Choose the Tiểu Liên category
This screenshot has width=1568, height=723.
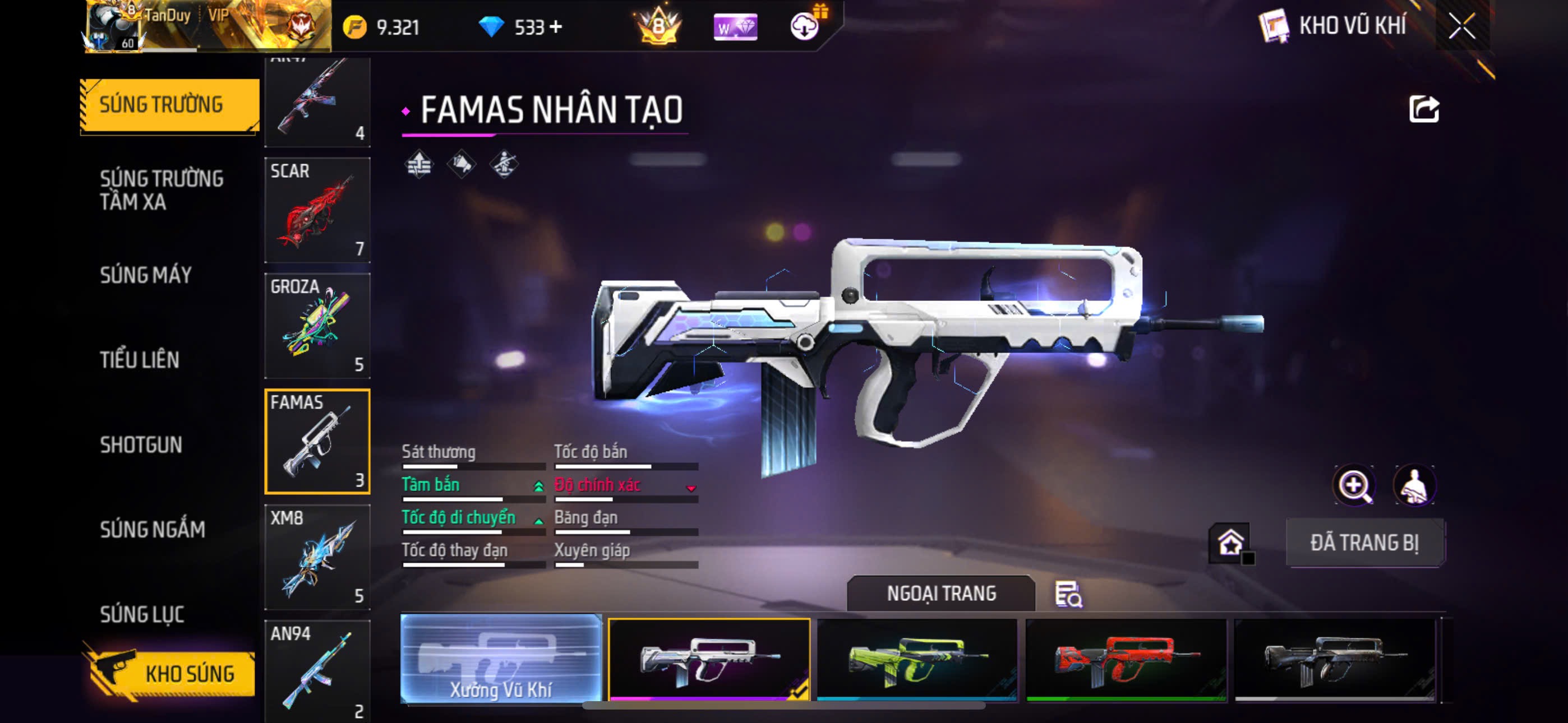click(140, 360)
